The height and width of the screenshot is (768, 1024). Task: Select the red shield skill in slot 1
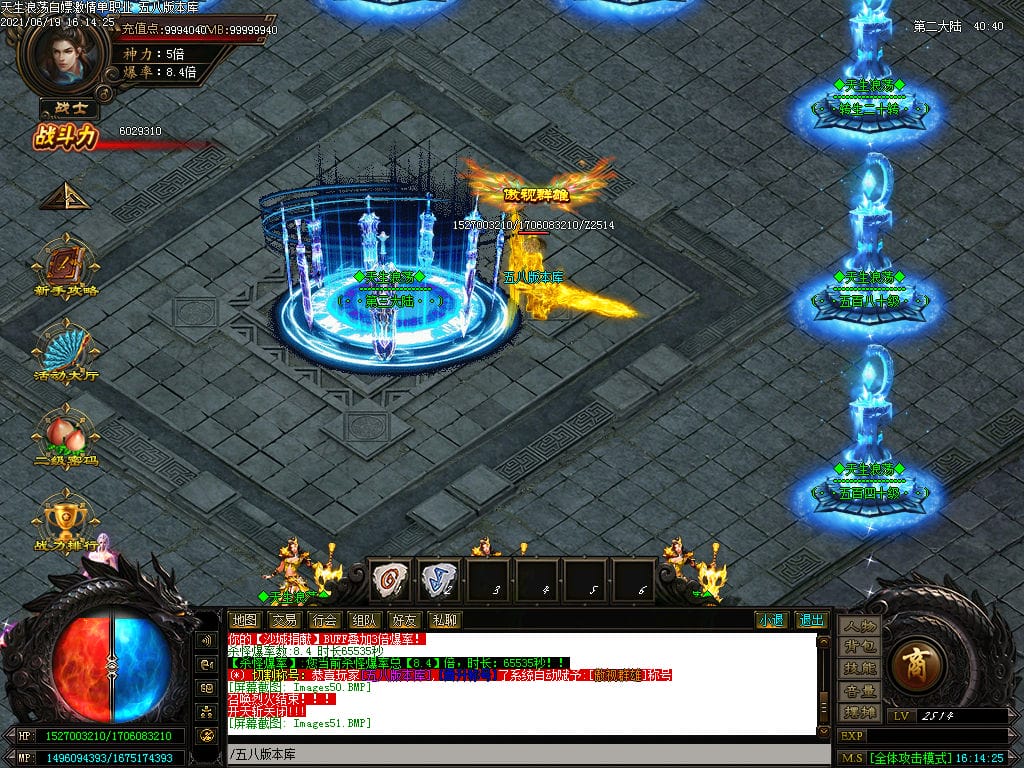point(391,580)
